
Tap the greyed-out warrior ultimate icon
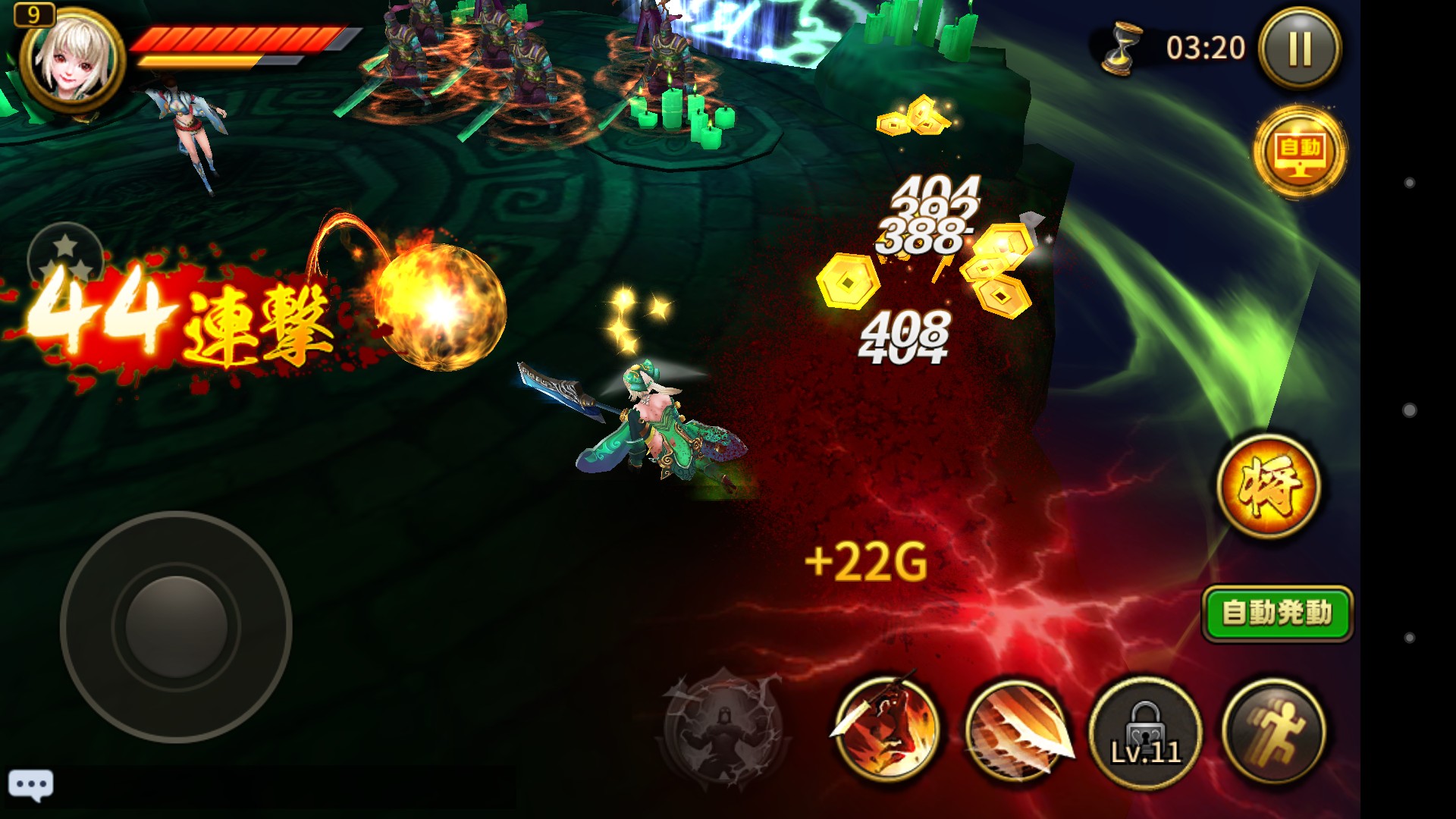pyautogui.click(x=722, y=728)
